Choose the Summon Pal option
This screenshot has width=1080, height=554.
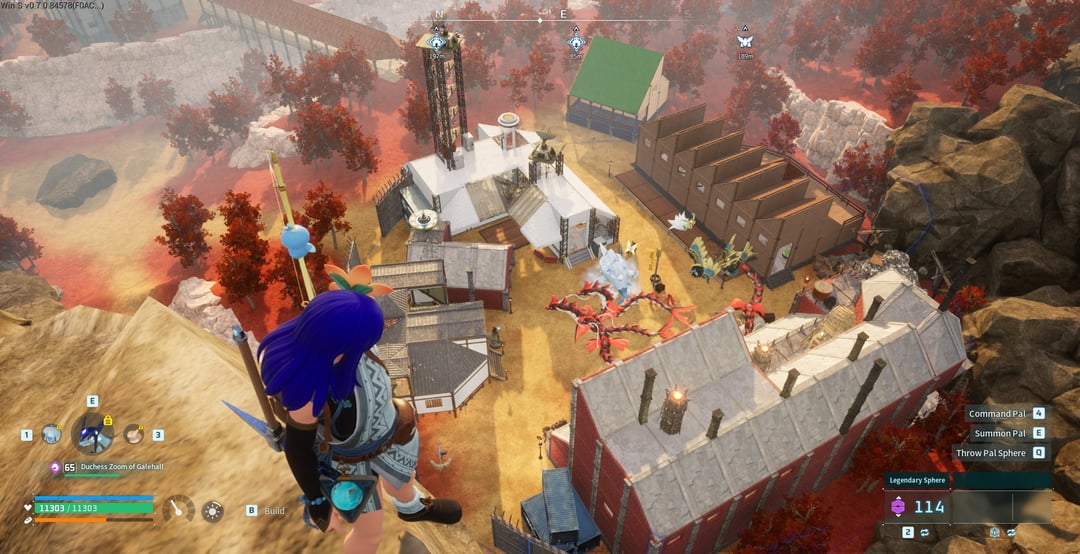tap(1004, 433)
